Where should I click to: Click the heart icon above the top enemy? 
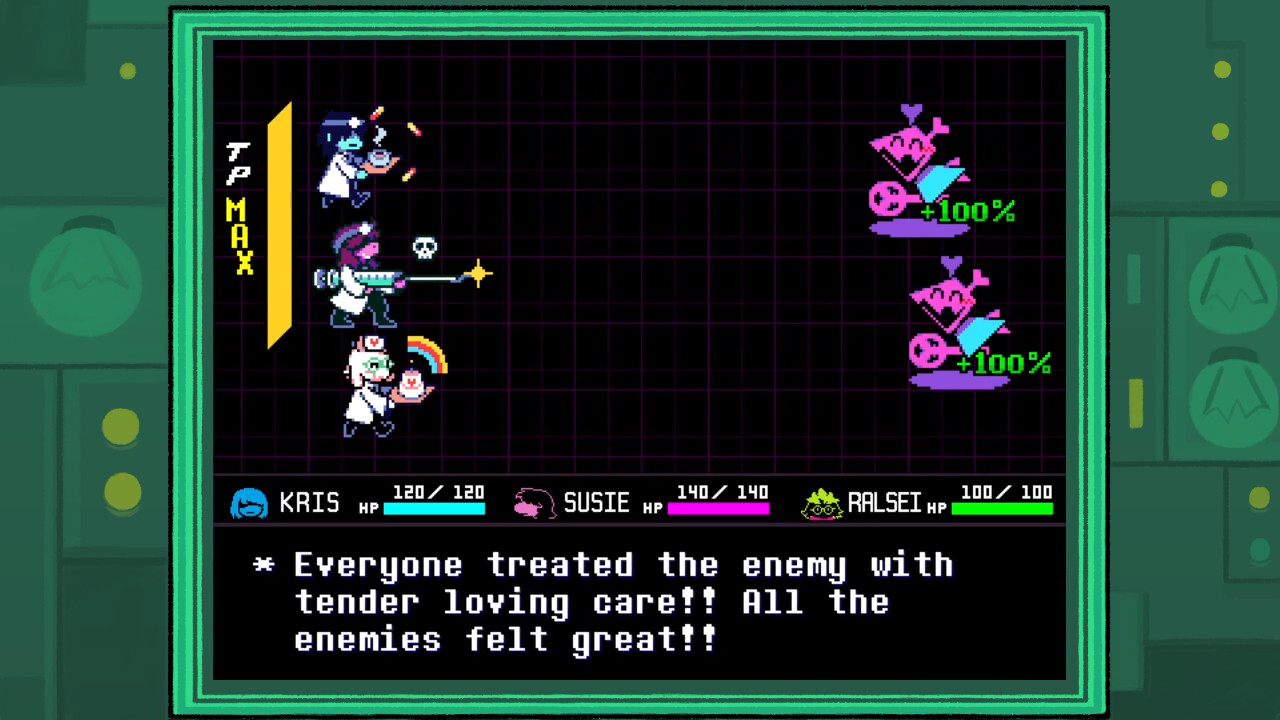(908, 110)
